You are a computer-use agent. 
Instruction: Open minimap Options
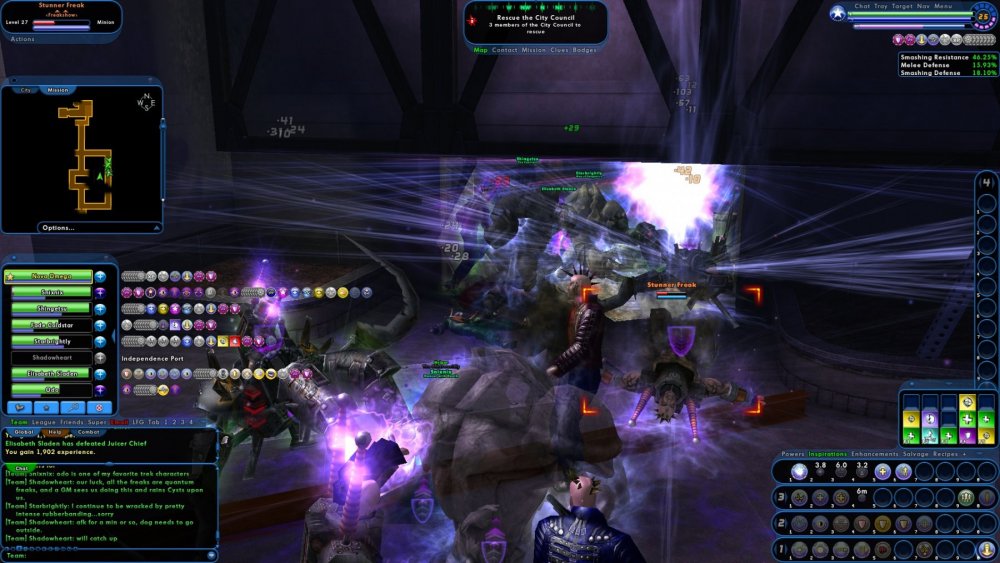coord(58,228)
